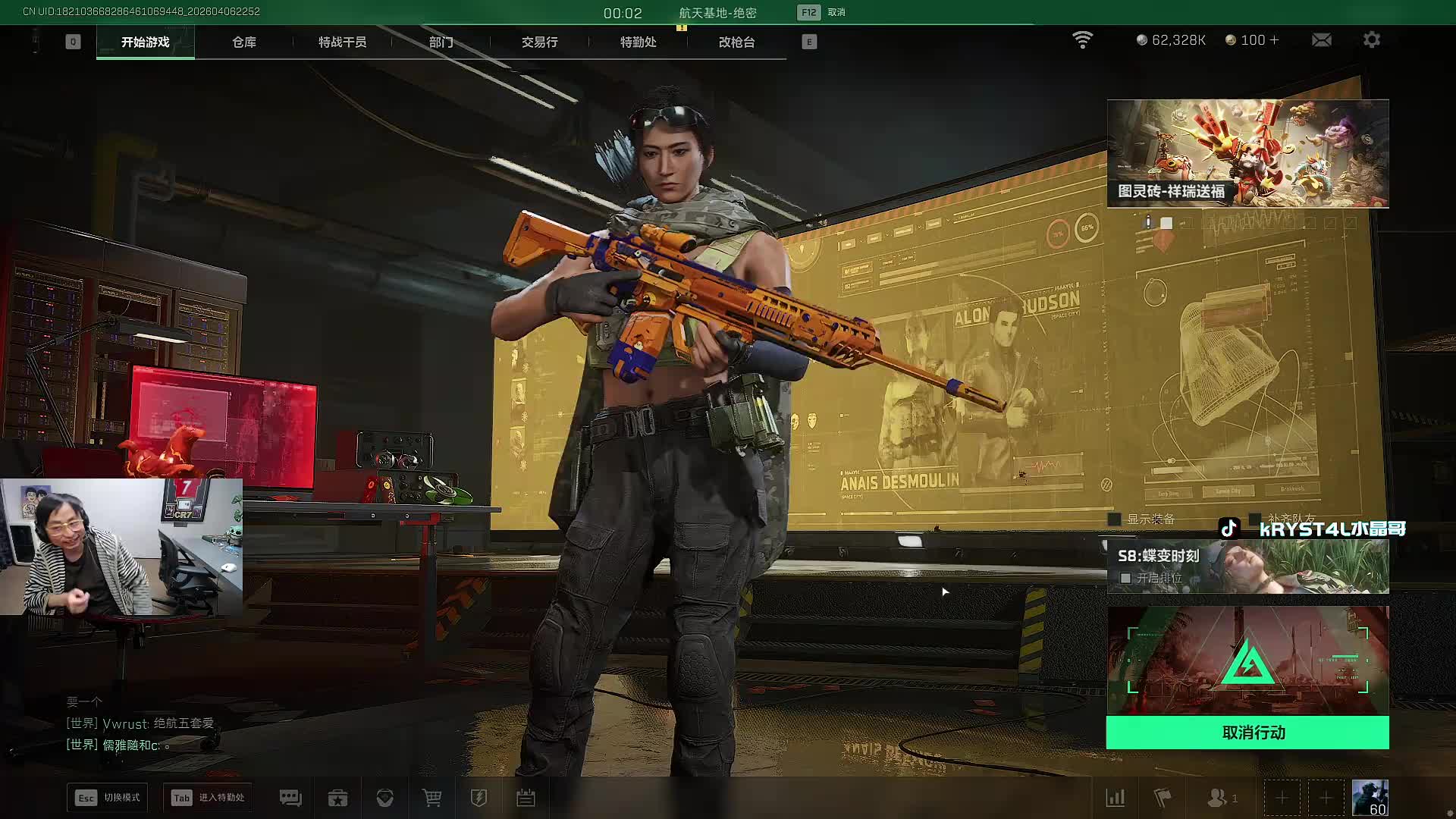Go to the 交易行 tab
The image size is (1456, 819).
pyautogui.click(x=539, y=42)
